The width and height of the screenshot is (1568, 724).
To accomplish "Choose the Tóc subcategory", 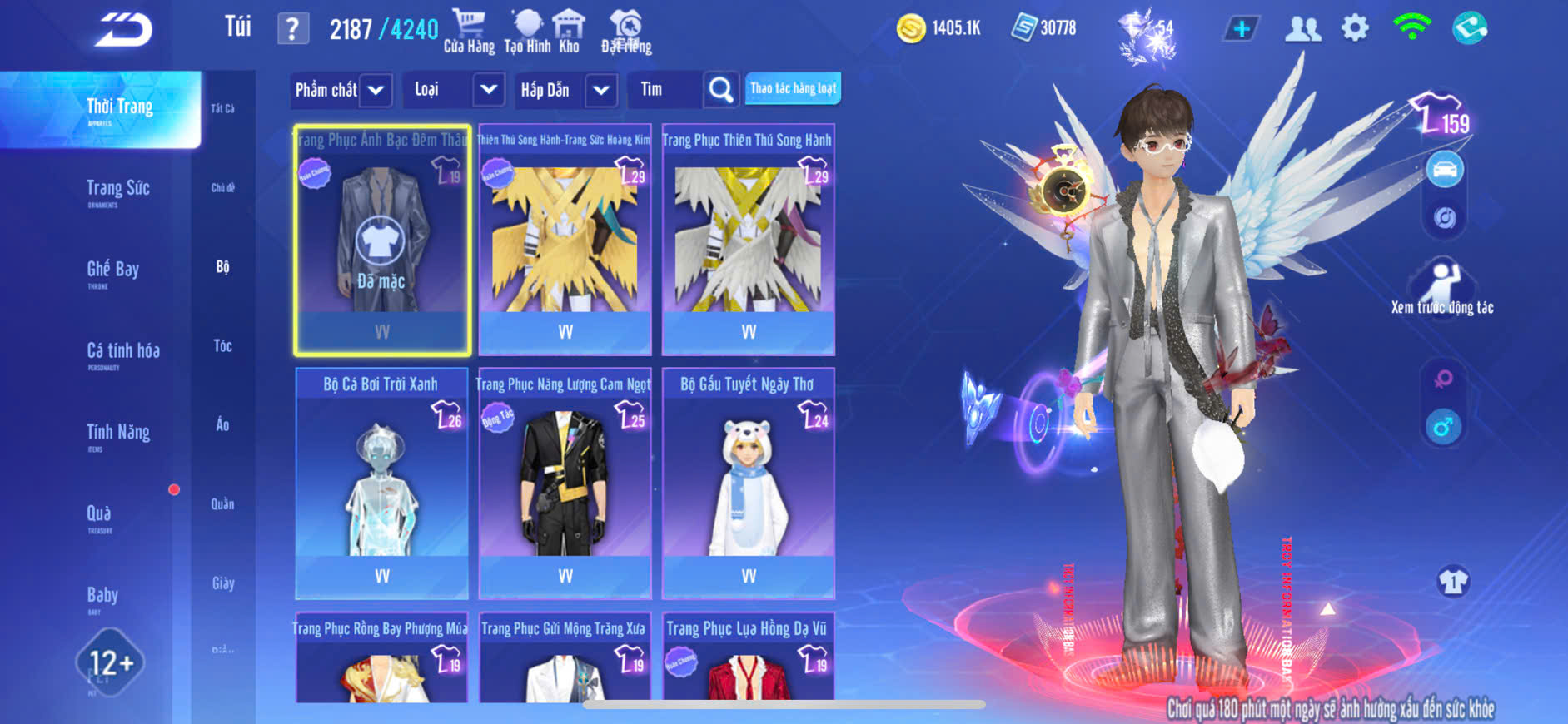I will [222, 345].
